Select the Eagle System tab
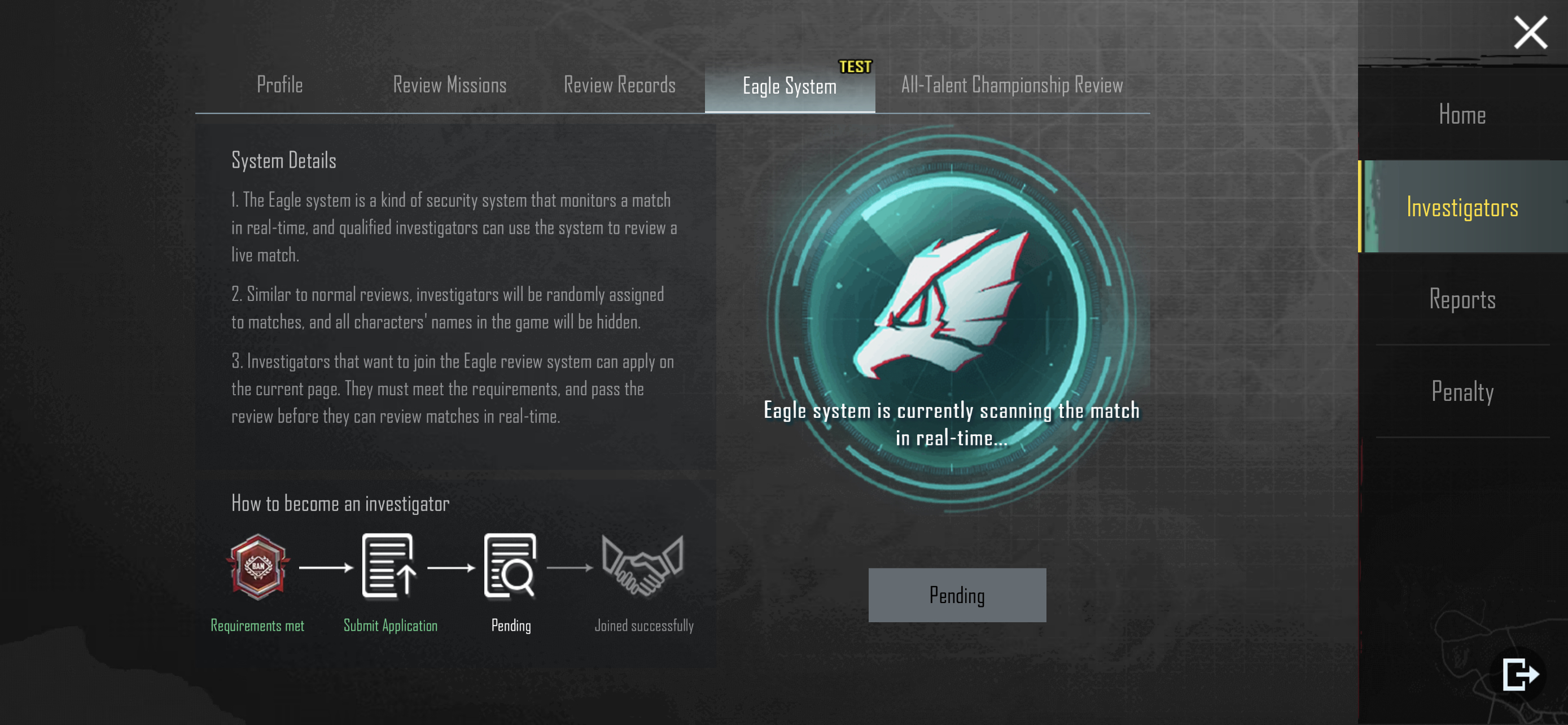1568x725 pixels. (789, 86)
